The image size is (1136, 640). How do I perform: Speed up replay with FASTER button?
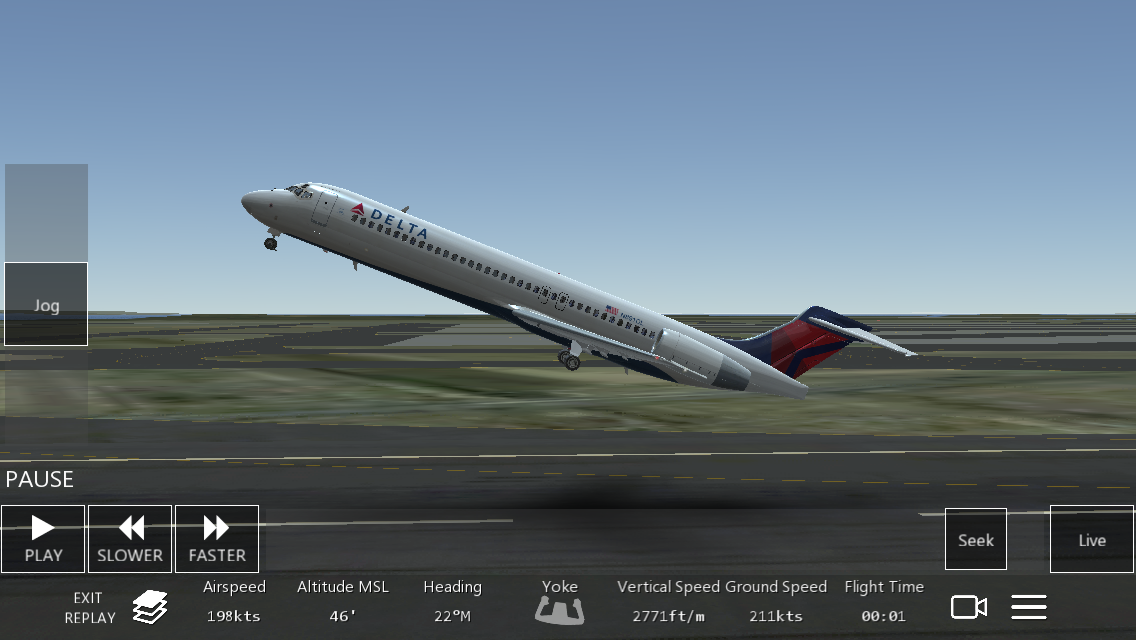coord(217,539)
